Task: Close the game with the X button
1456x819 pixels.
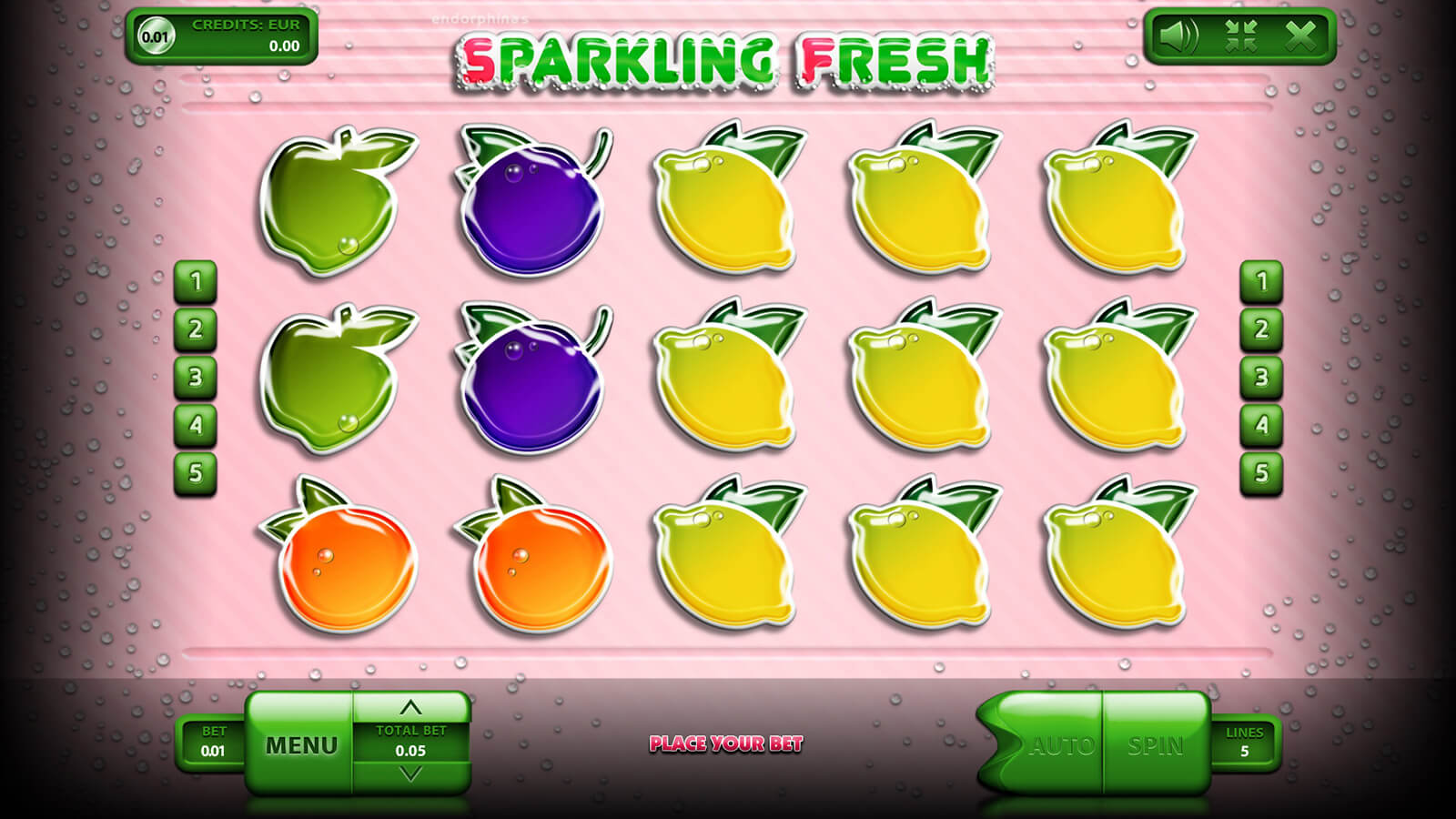Action: pos(1300,36)
